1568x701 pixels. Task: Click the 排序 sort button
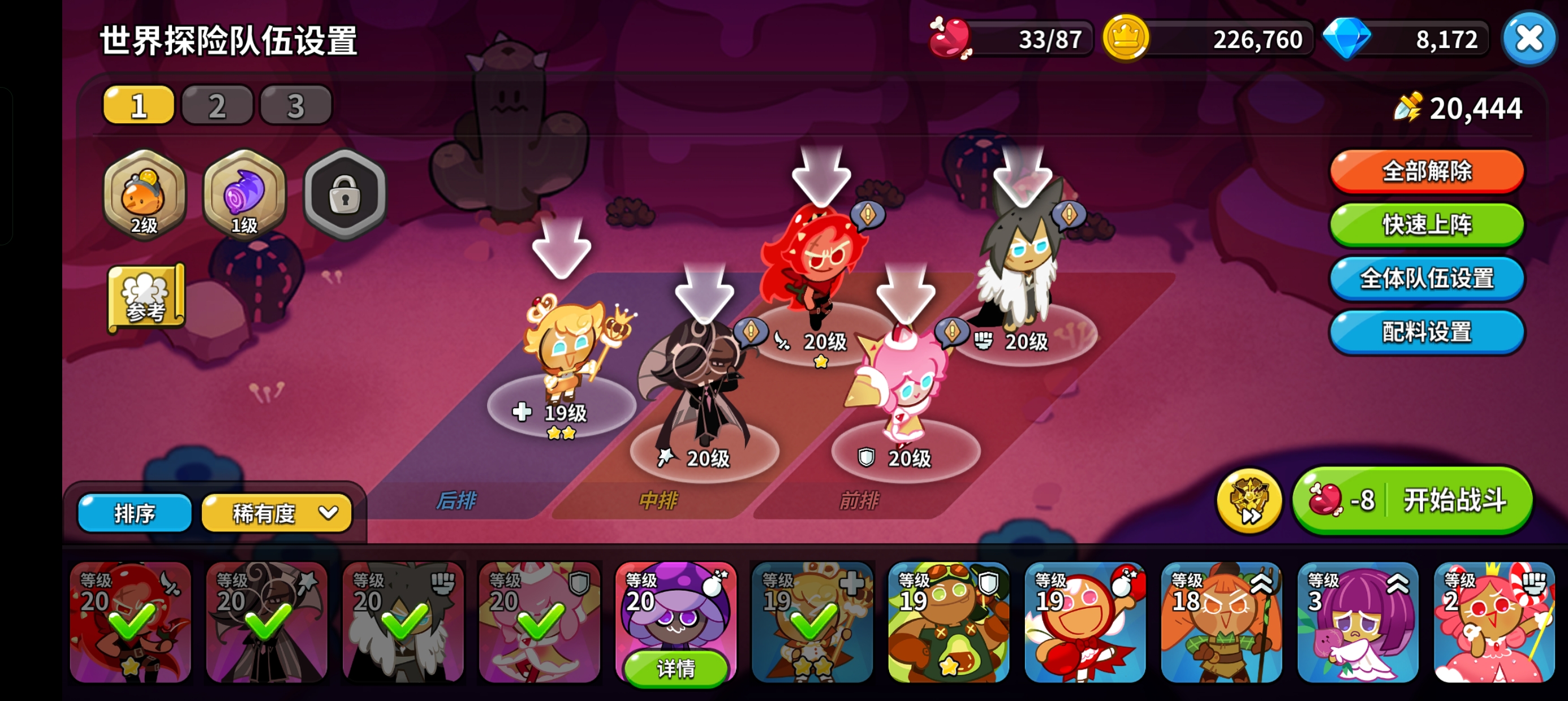point(135,513)
